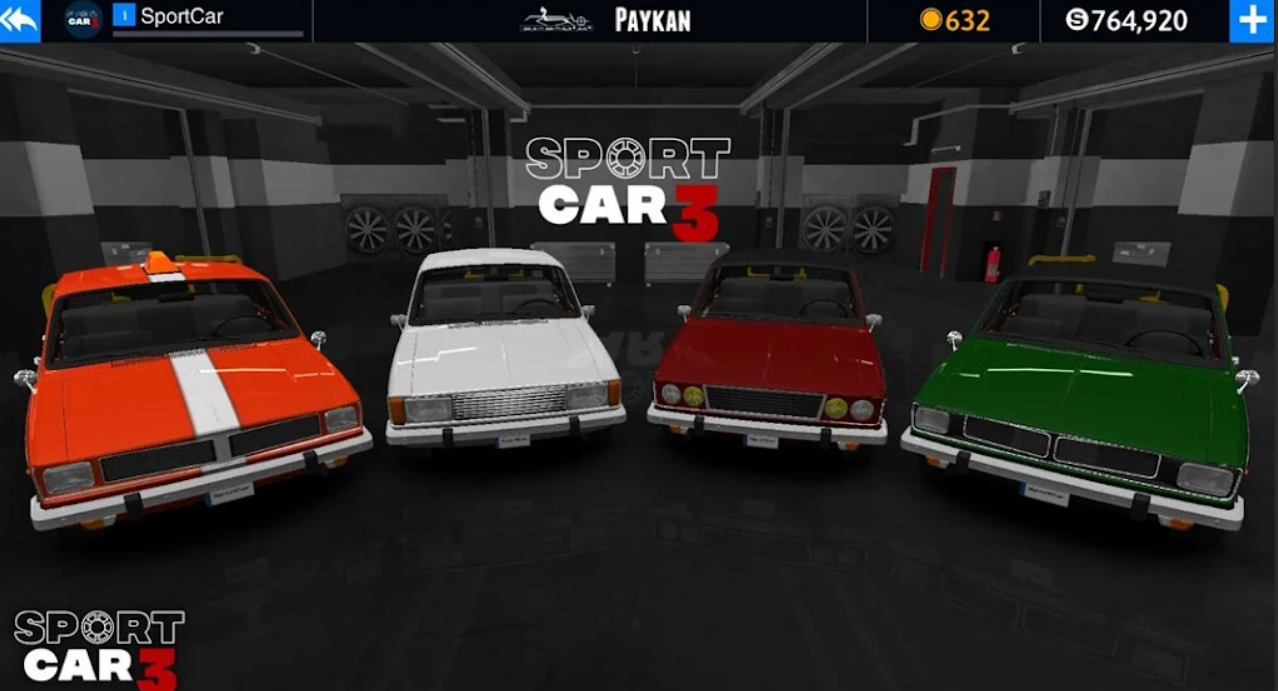Go back with the double-arrow button
This screenshot has width=1278, height=691.
19,20
